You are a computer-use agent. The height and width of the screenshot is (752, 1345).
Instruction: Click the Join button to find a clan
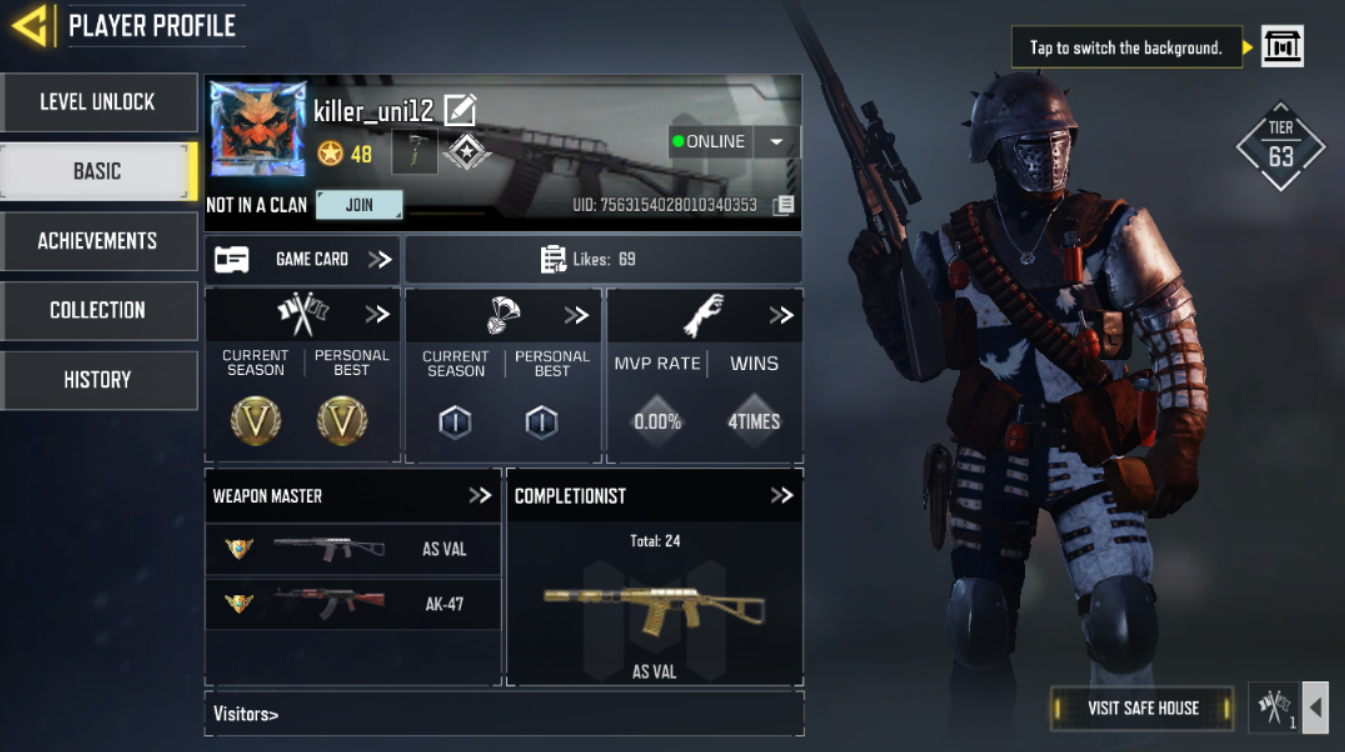358,204
